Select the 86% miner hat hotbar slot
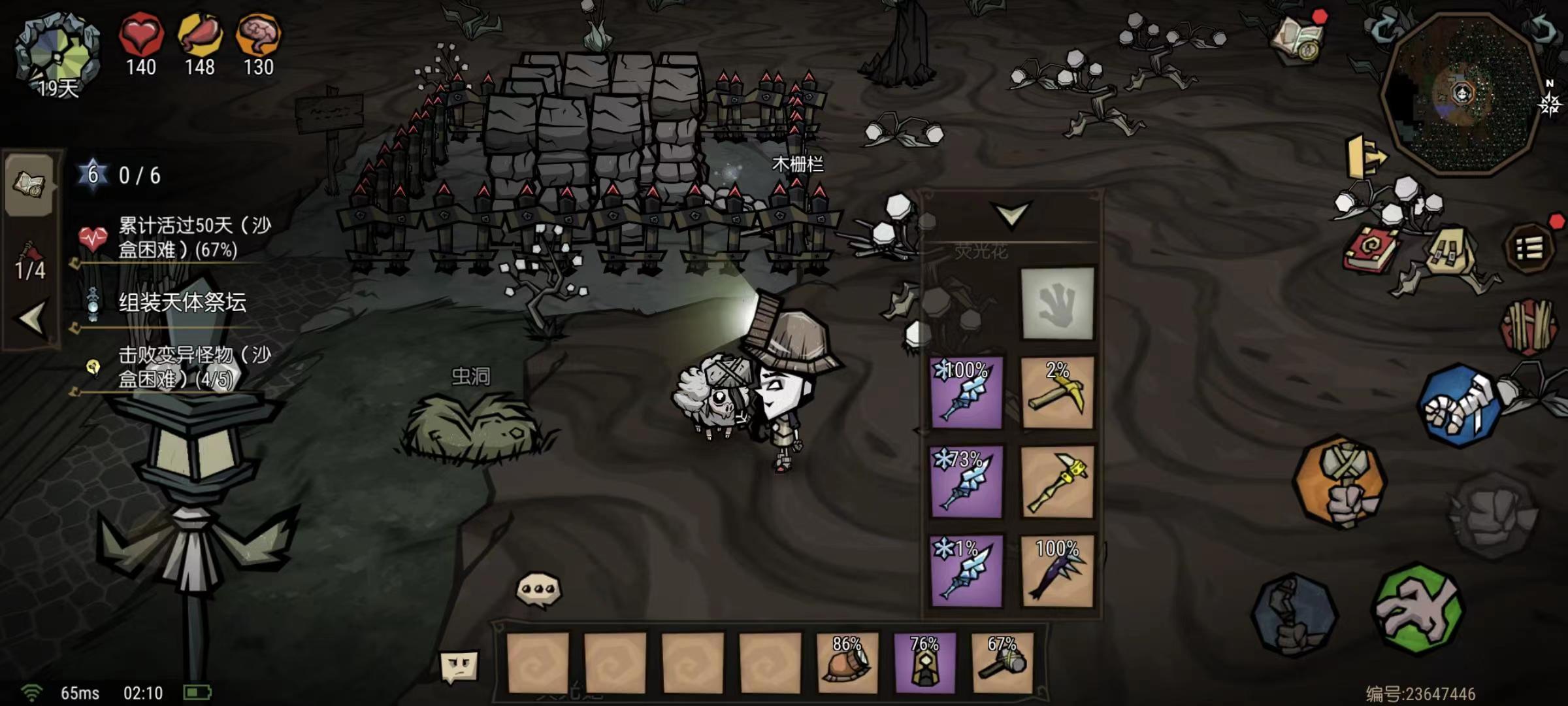The image size is (1568, 706). (x=847, y=662)
